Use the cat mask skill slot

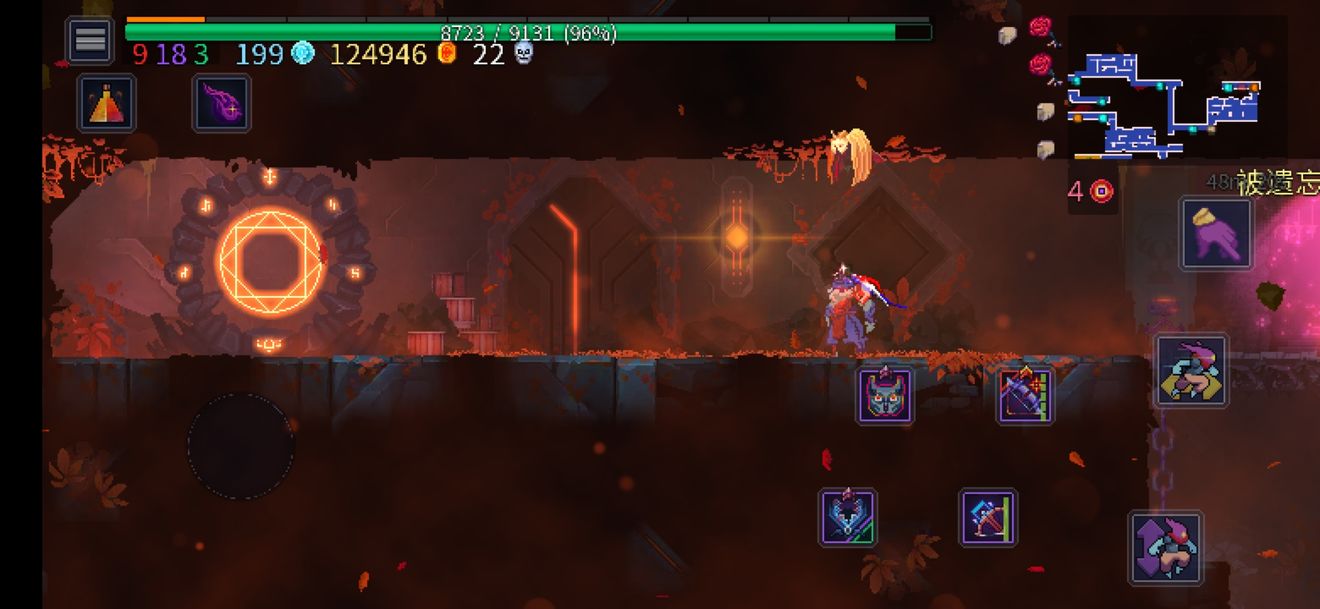(x=885, y=395)
